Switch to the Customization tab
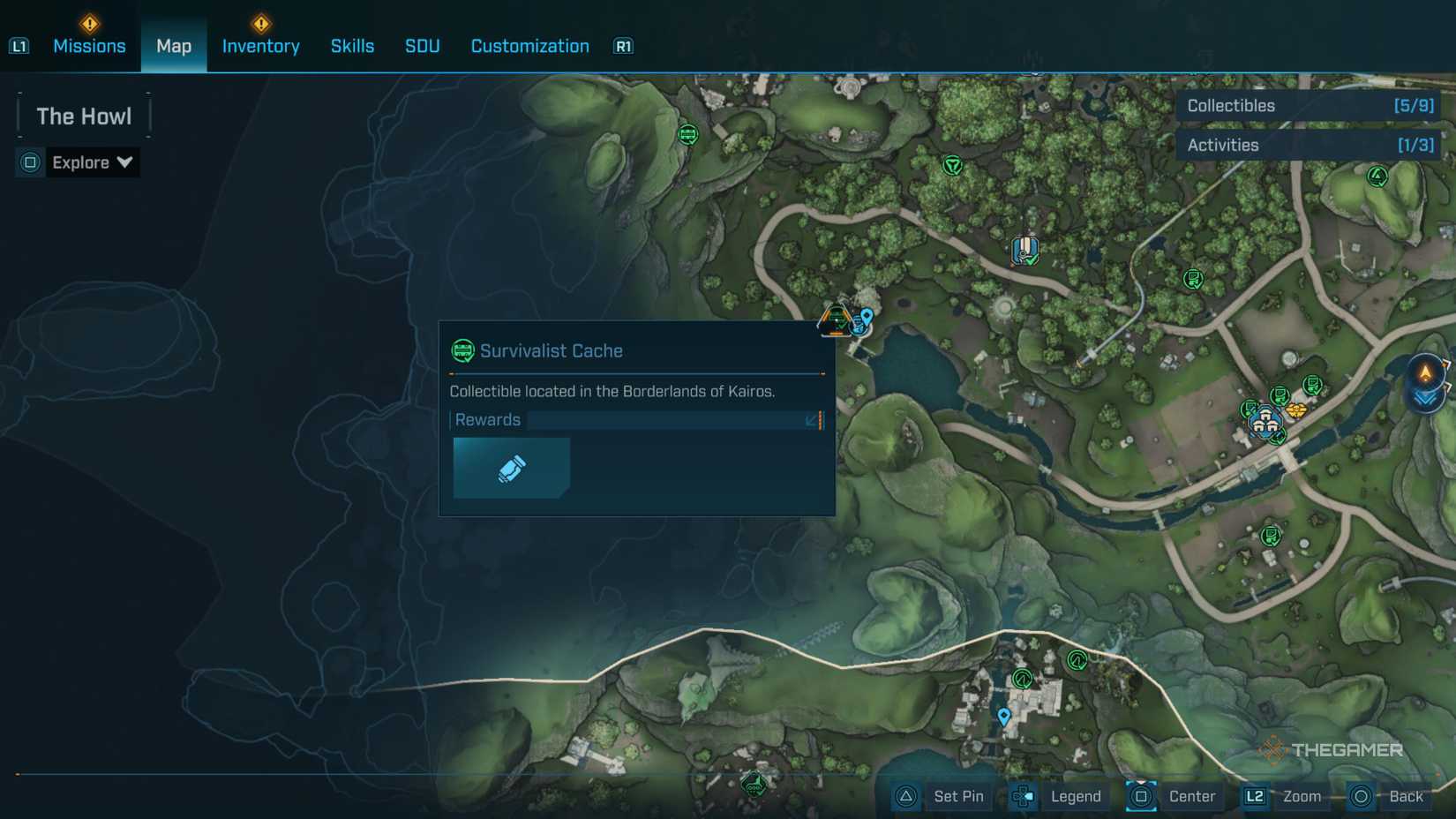This screenshot has height=819, width=1456. tap(529, 46)
